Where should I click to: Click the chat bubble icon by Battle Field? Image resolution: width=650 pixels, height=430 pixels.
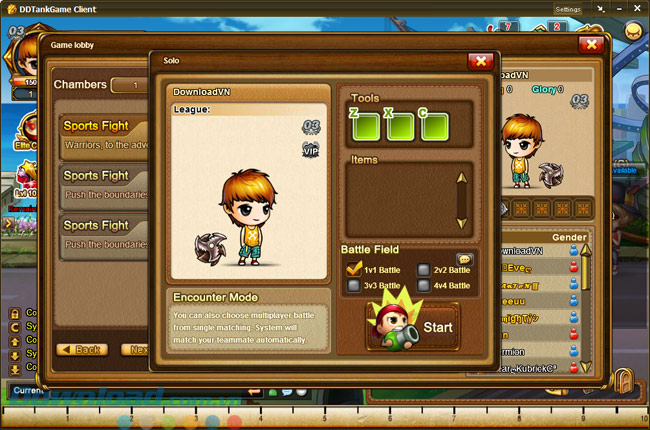click(464, 258)
